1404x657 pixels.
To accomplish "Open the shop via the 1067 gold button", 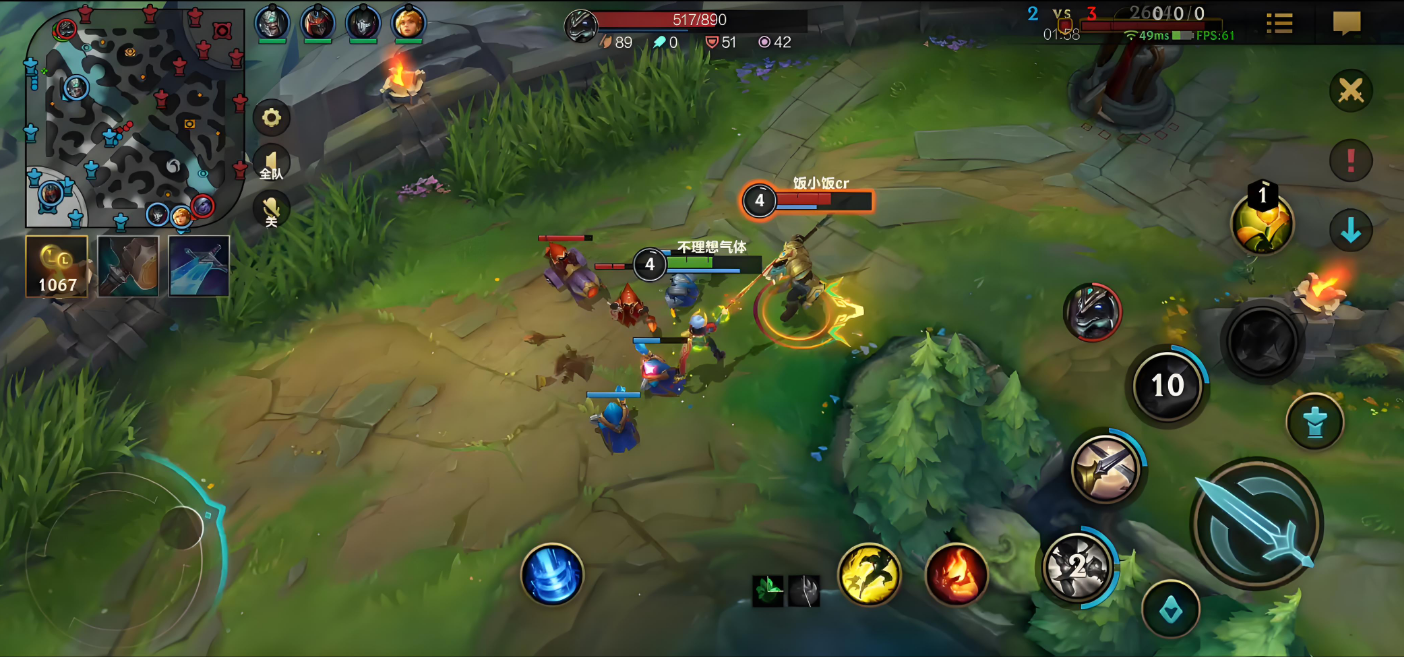I will coord(57,266).
